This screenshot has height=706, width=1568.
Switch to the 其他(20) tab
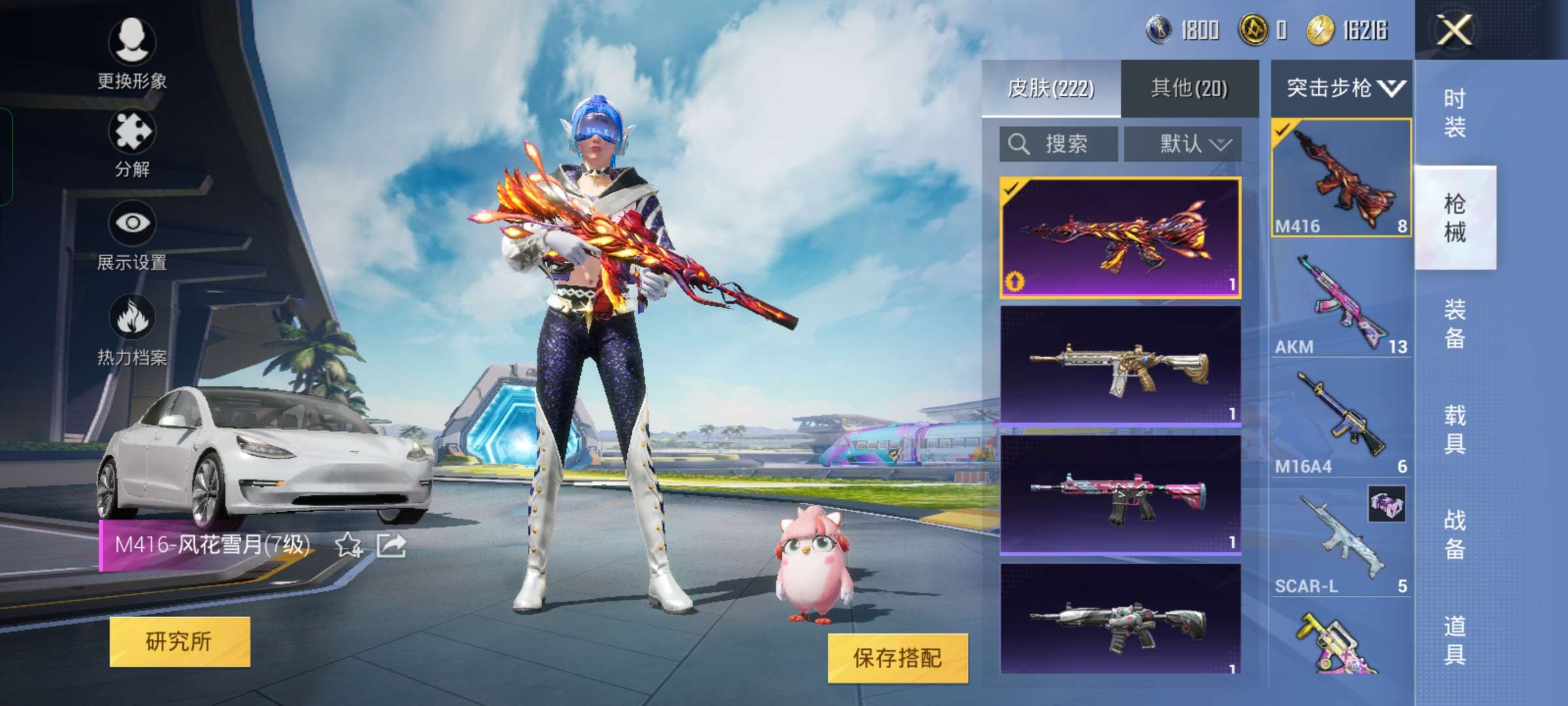click(1190, 88)
